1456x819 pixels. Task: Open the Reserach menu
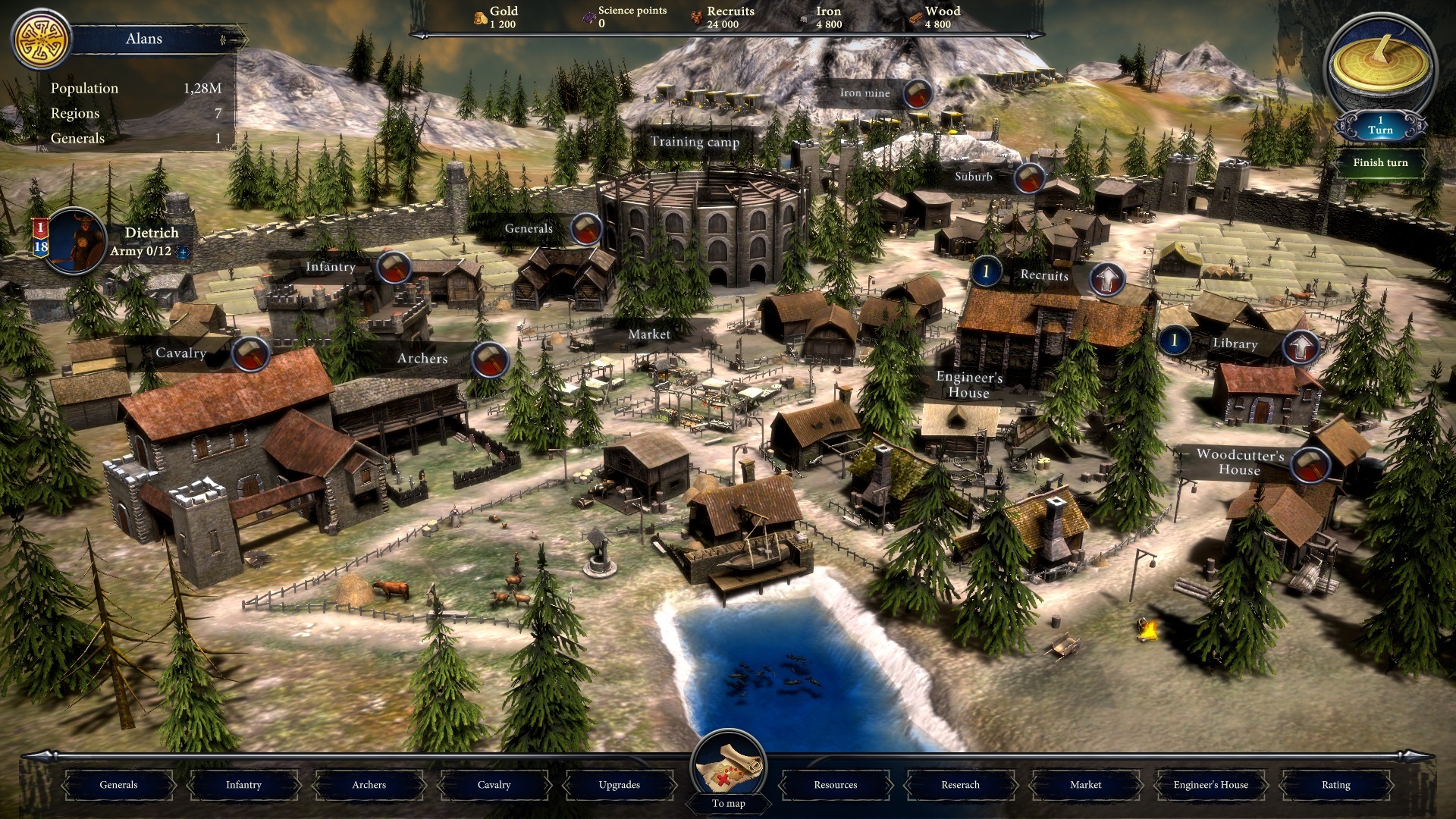tap(960, 785)
